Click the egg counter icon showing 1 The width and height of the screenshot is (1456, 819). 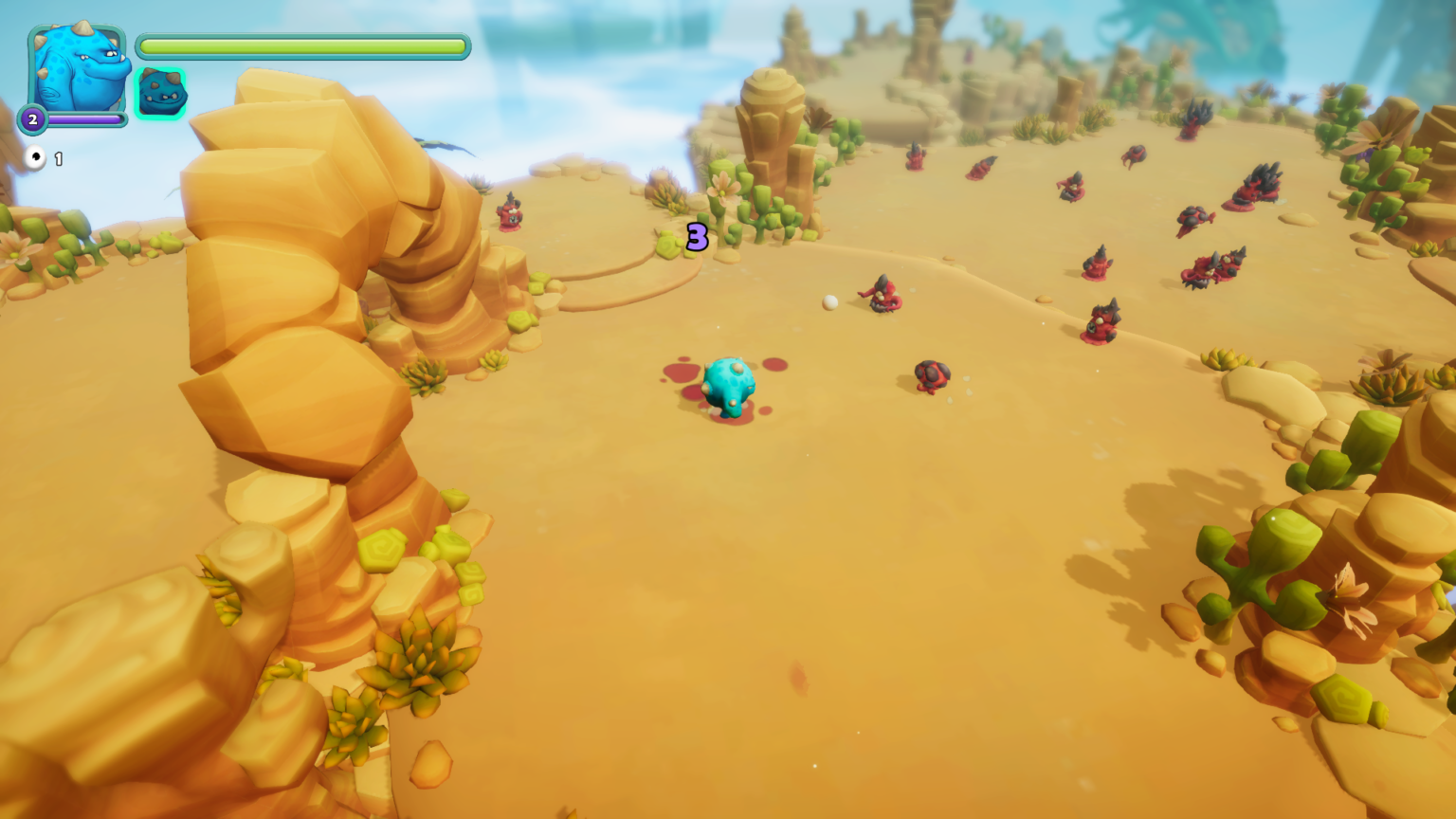35,158
